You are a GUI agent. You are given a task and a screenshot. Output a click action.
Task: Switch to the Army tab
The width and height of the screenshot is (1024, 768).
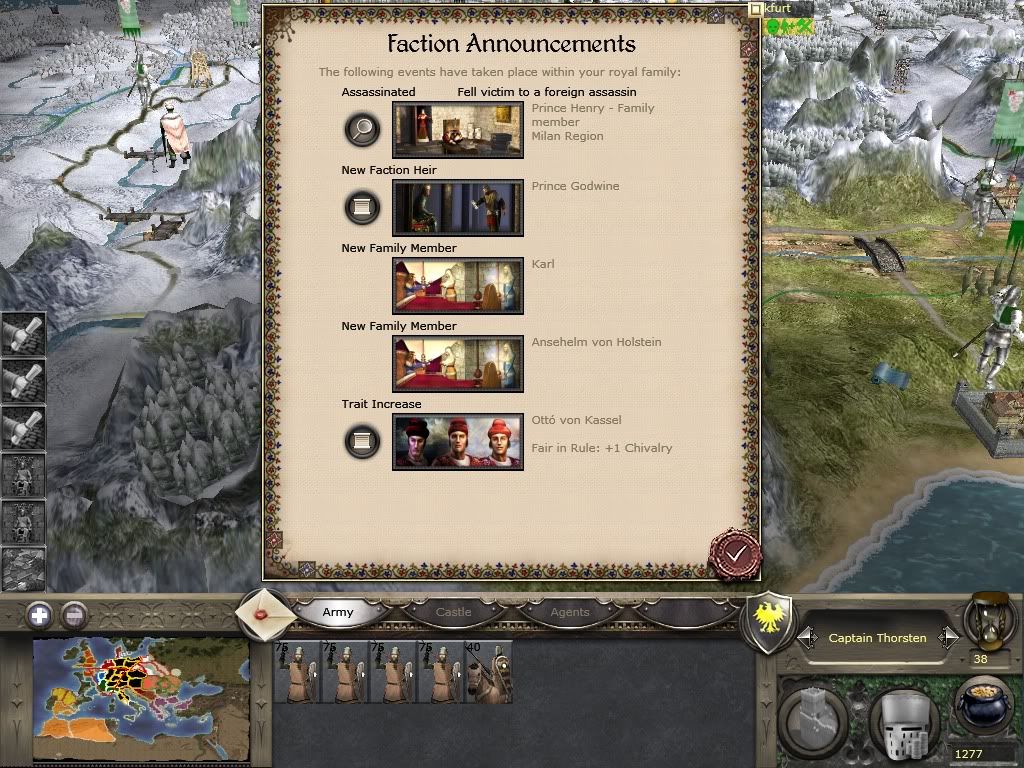click(338, 612)
